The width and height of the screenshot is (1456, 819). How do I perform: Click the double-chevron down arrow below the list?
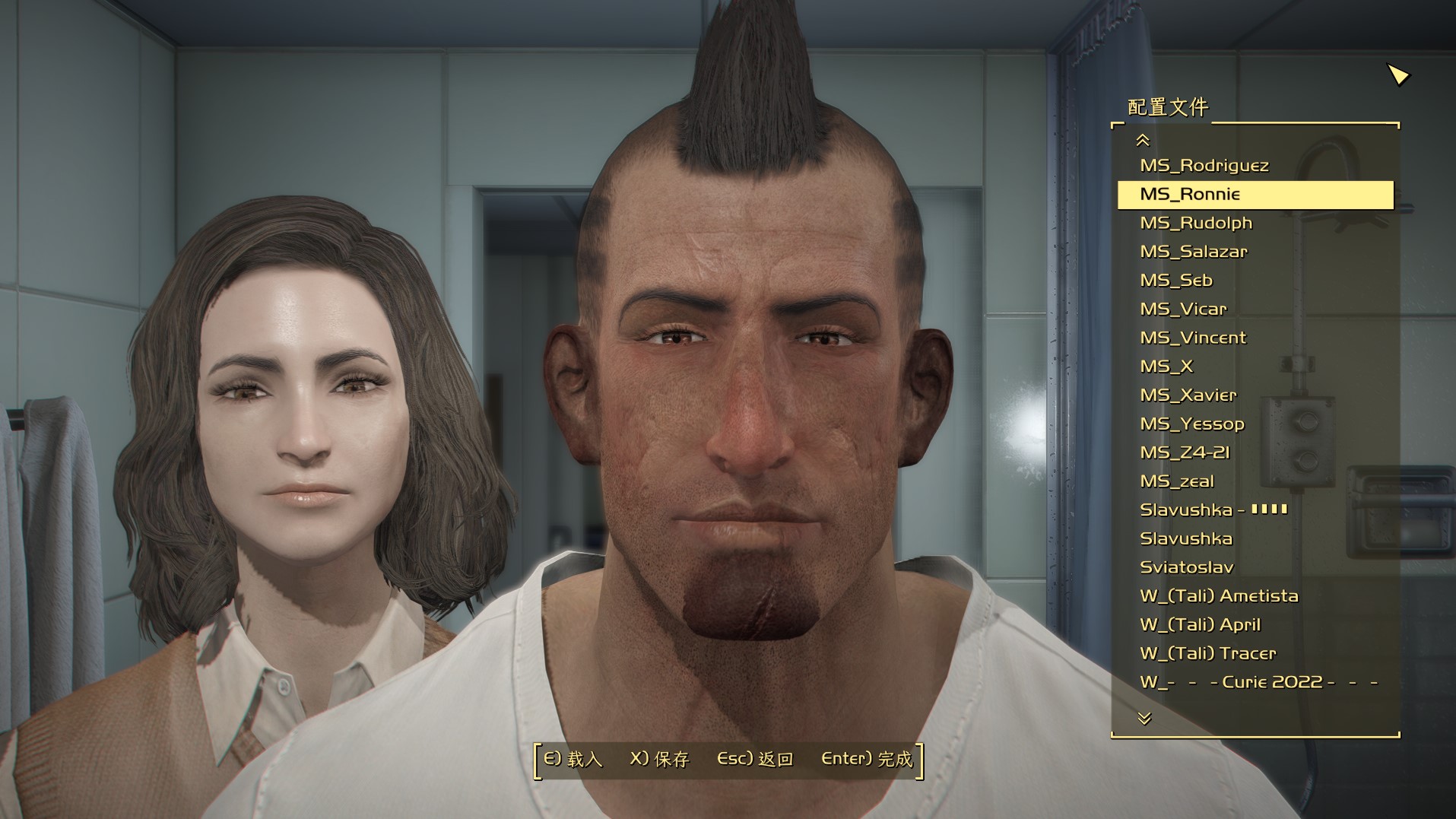[x=1144, y=718]
